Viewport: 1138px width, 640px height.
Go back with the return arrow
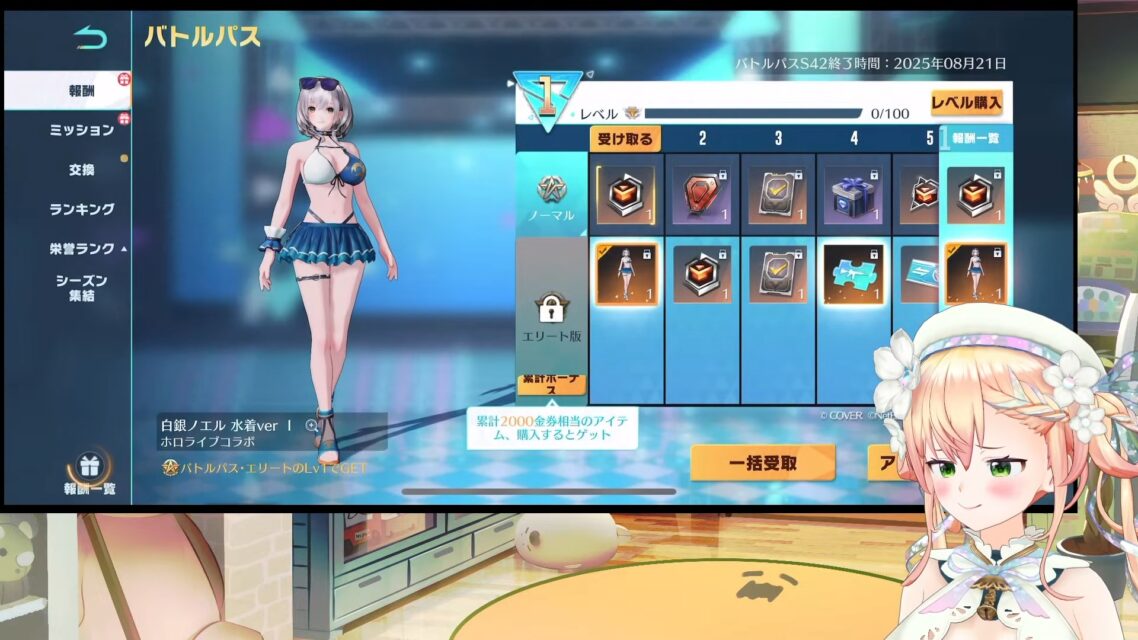click(x=89, y=38)
